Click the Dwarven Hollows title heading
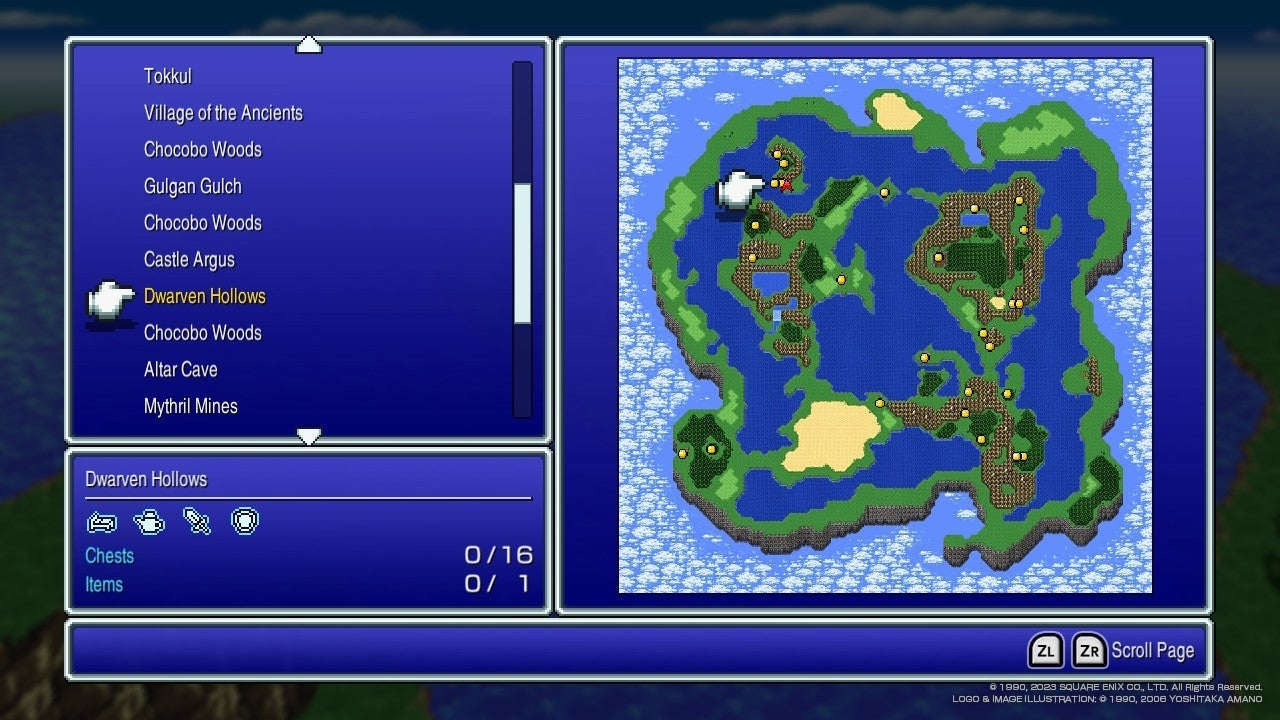Viewport: 1280px width, 720px height. pyautogui.click(x=147, y=479)
